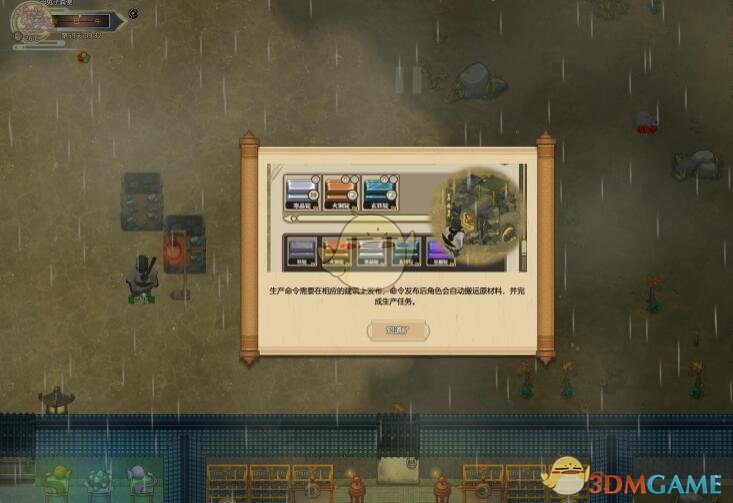Confirm the tutorial with the 知道了 button

[397, 329]
